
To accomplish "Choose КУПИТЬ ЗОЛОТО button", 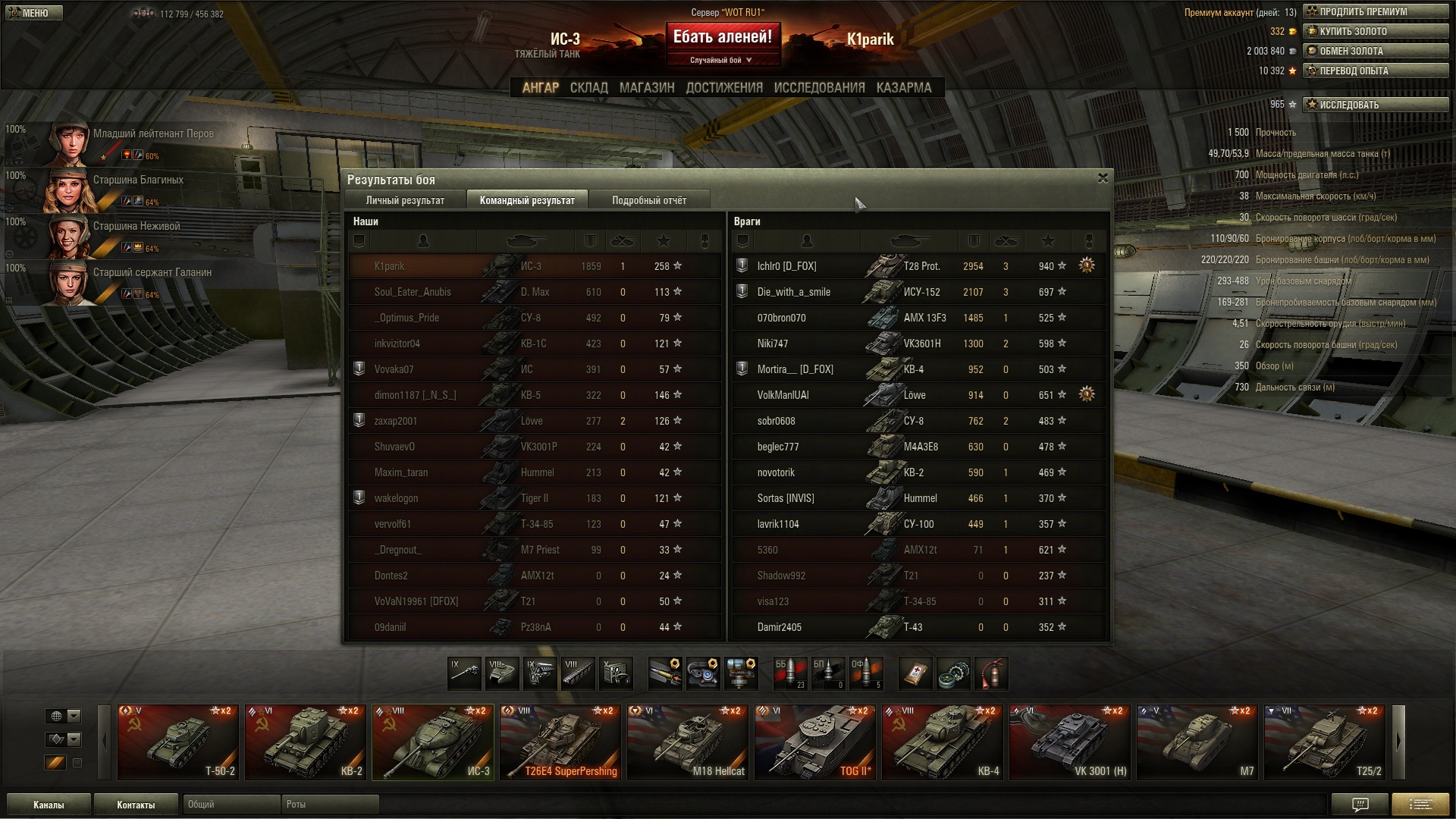I will [x=1375, y=31].
